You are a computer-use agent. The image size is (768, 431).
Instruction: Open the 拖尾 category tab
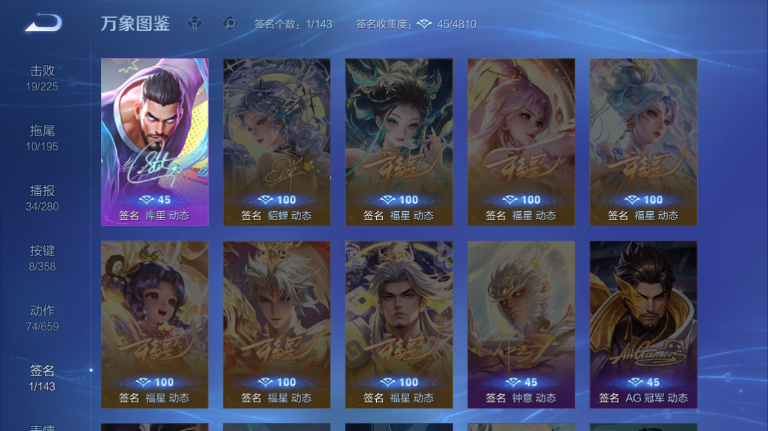tap(42, 137)
